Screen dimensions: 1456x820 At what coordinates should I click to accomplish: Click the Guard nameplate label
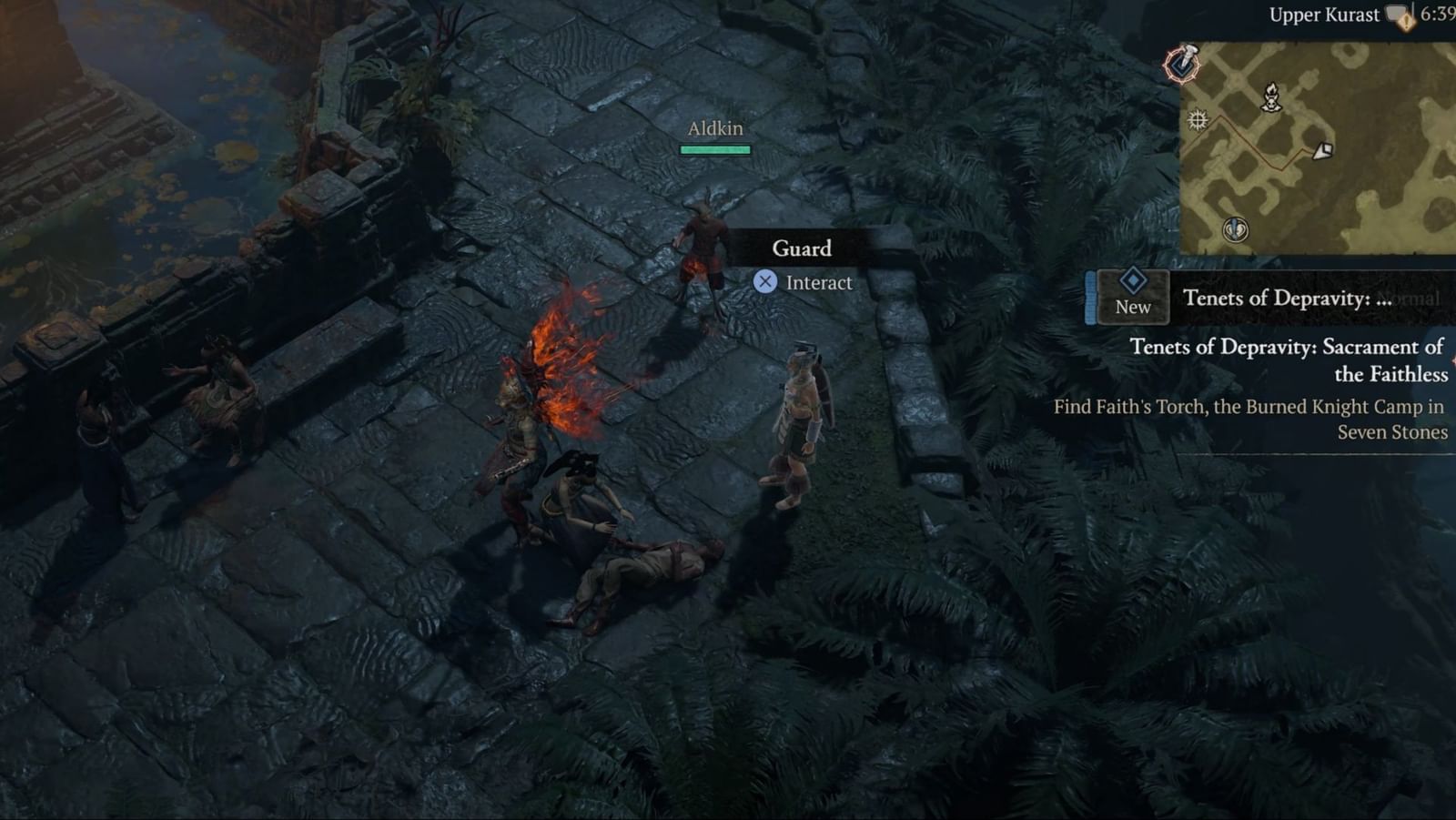802,248
